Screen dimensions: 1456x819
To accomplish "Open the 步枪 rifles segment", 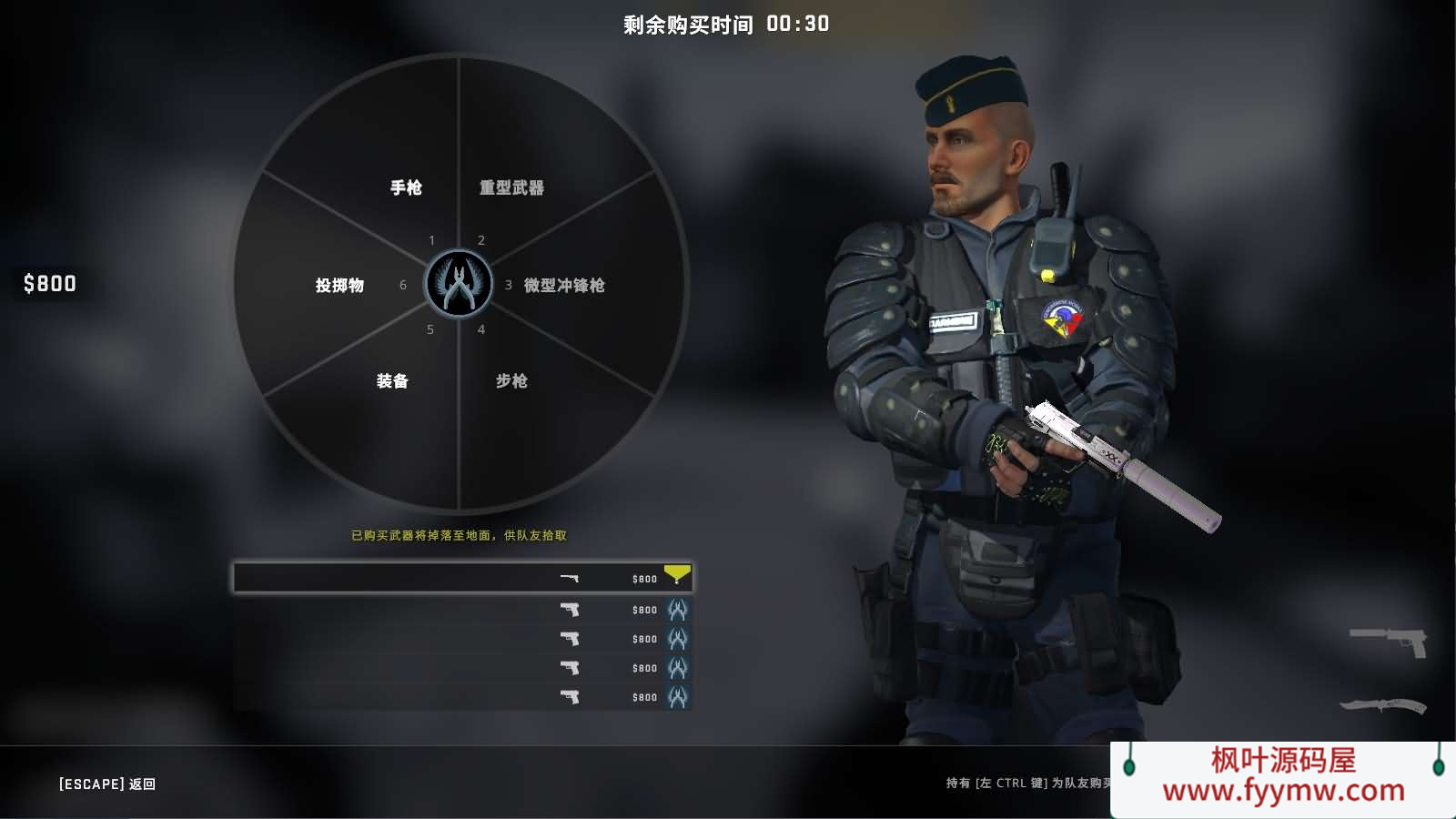I will (x=511, y=380).
